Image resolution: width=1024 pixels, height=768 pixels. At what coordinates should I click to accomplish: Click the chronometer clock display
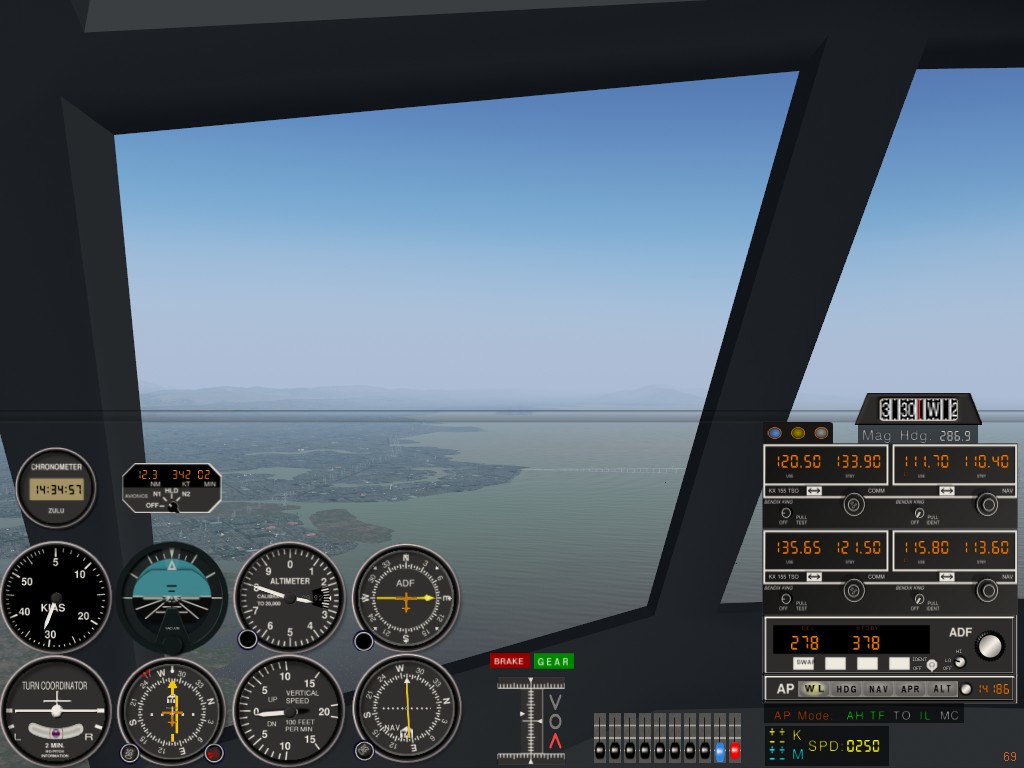(56, 490)
